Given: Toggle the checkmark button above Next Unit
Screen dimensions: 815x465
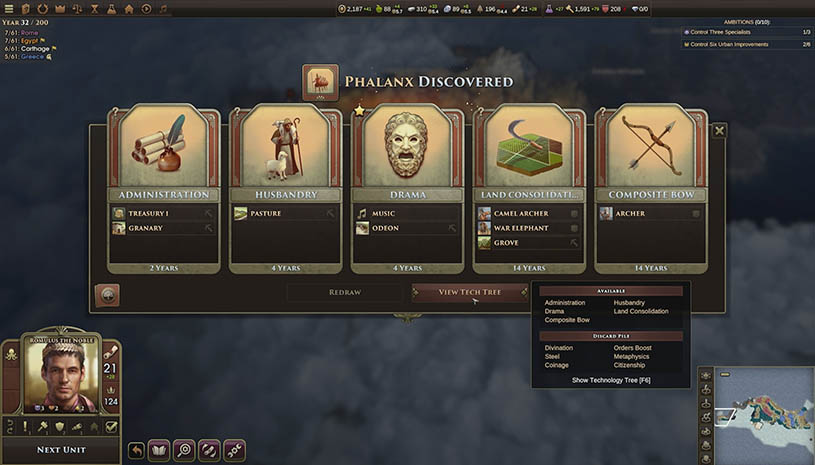Looking at the screenshot, I should (111, 426).
